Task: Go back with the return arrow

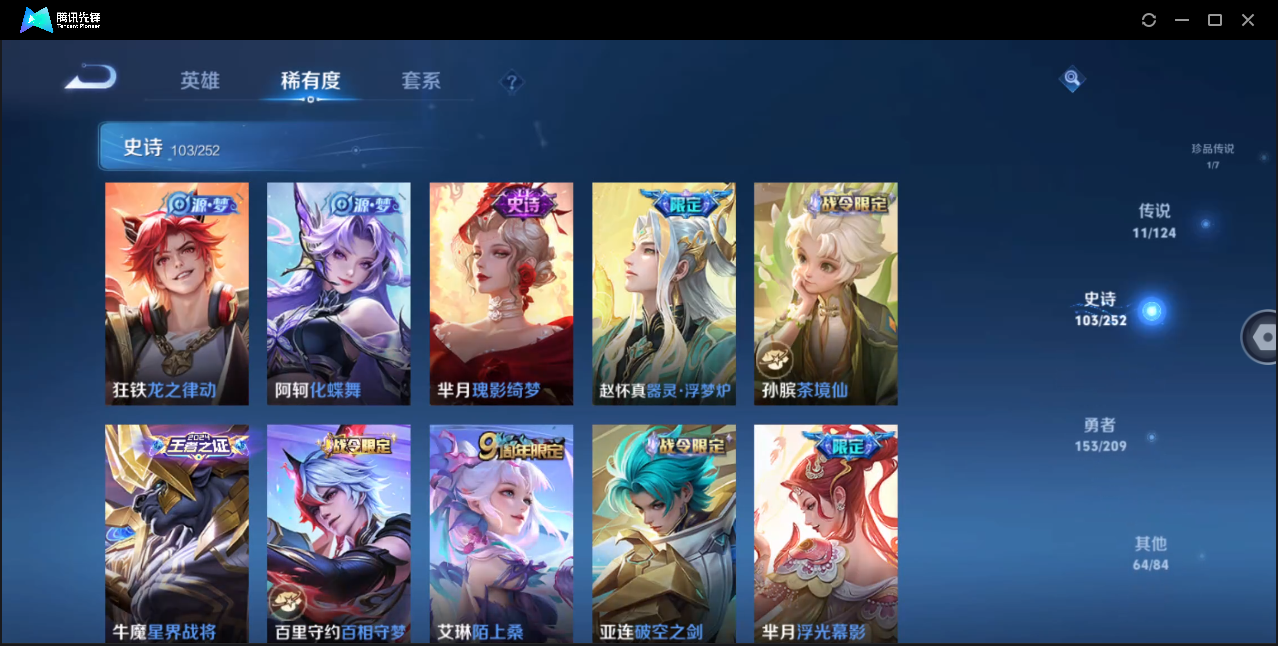Action: [91, 78]
